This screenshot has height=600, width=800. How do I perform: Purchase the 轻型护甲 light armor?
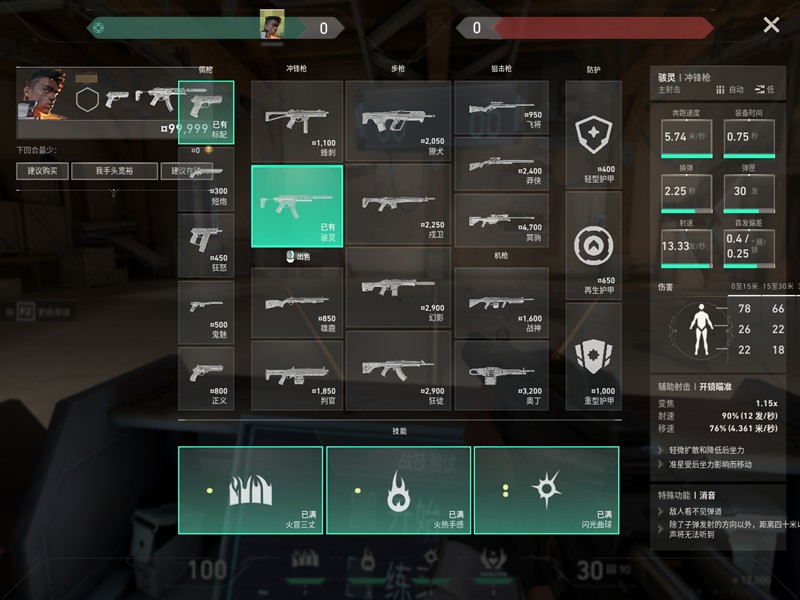click(x=593, y=135)
